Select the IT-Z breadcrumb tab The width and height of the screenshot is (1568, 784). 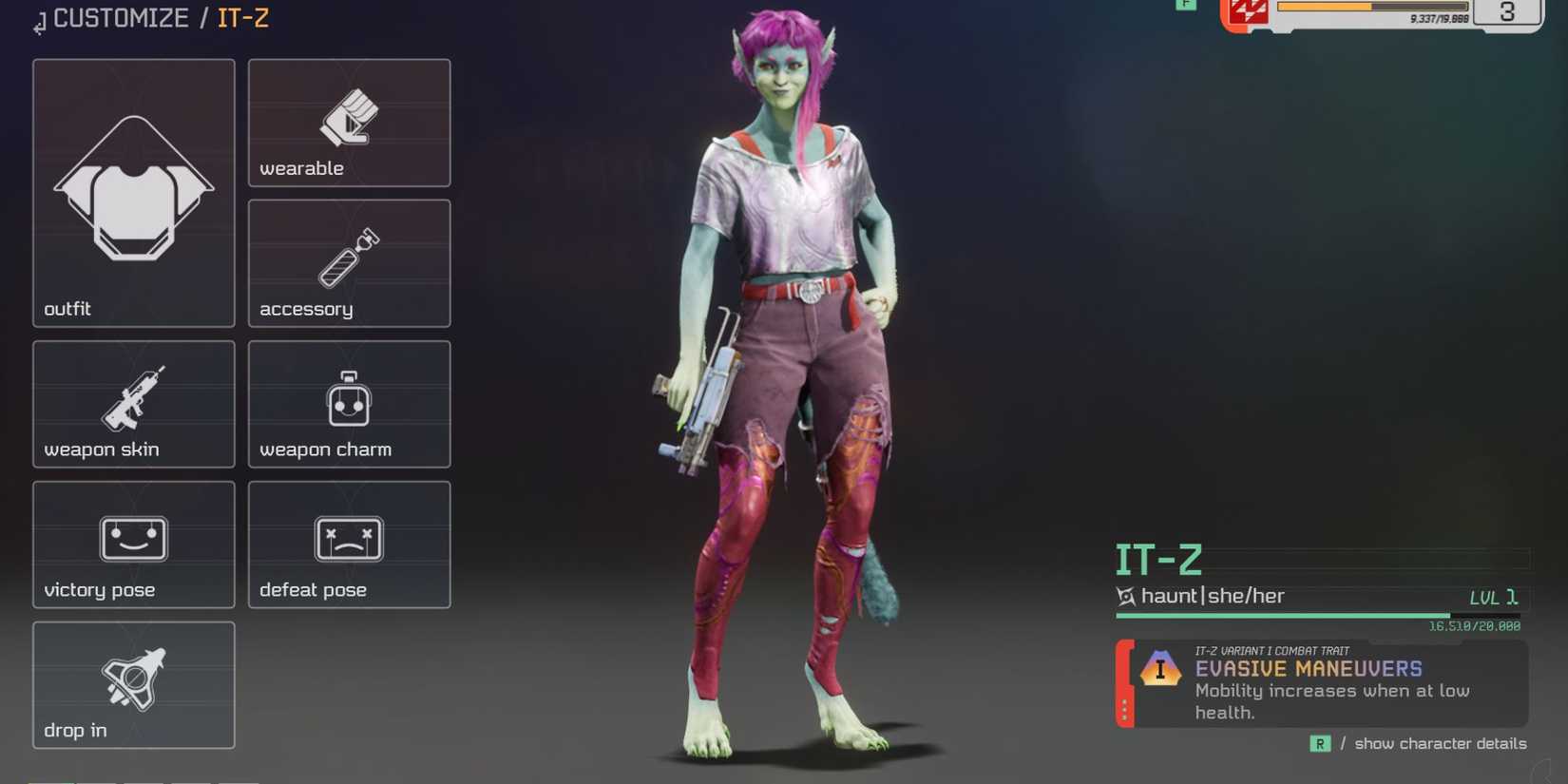pos(242,17)
